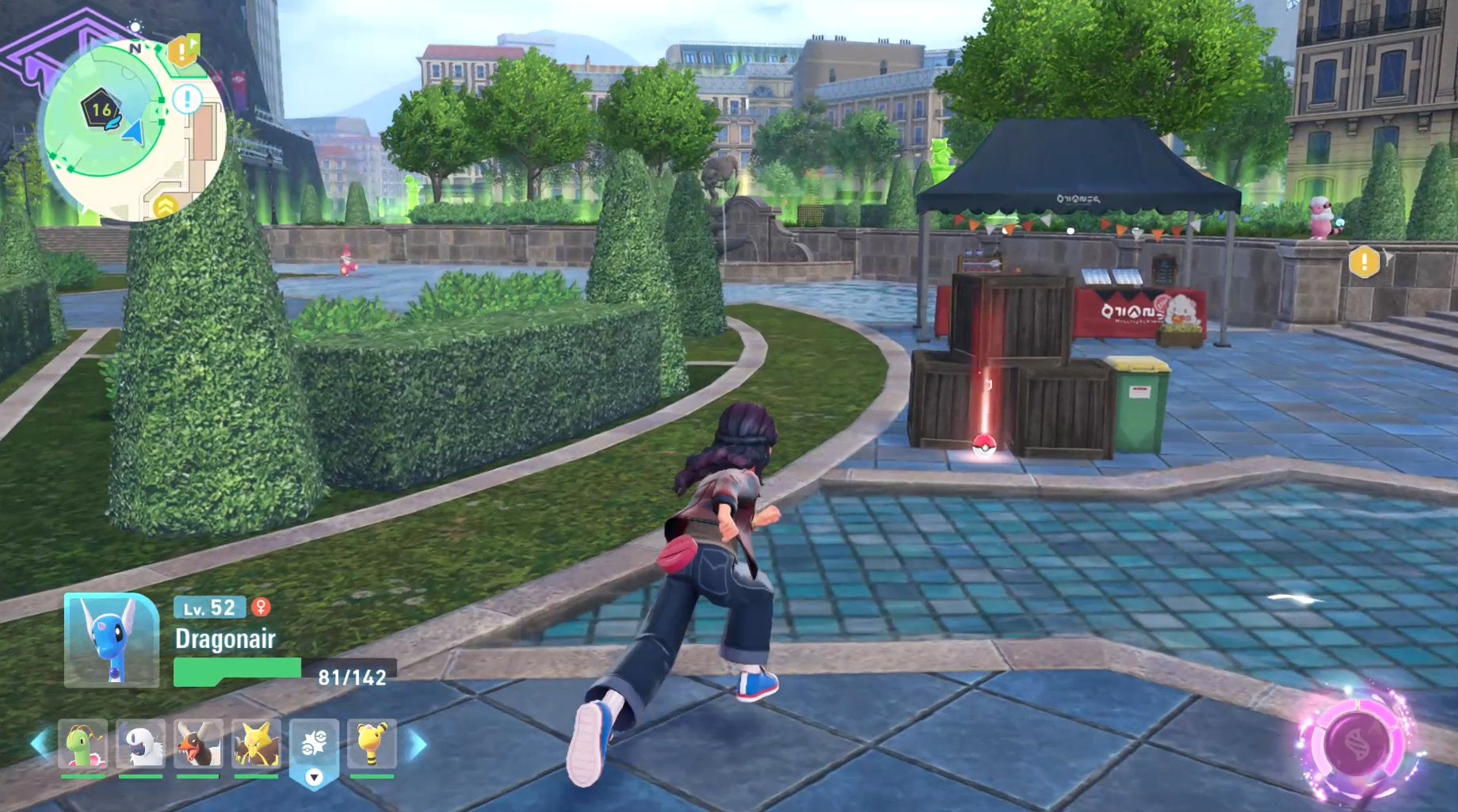This screenshot has height=812, width=1458.
Task: Select Meganium in the party bar
Action: [82, 745]
